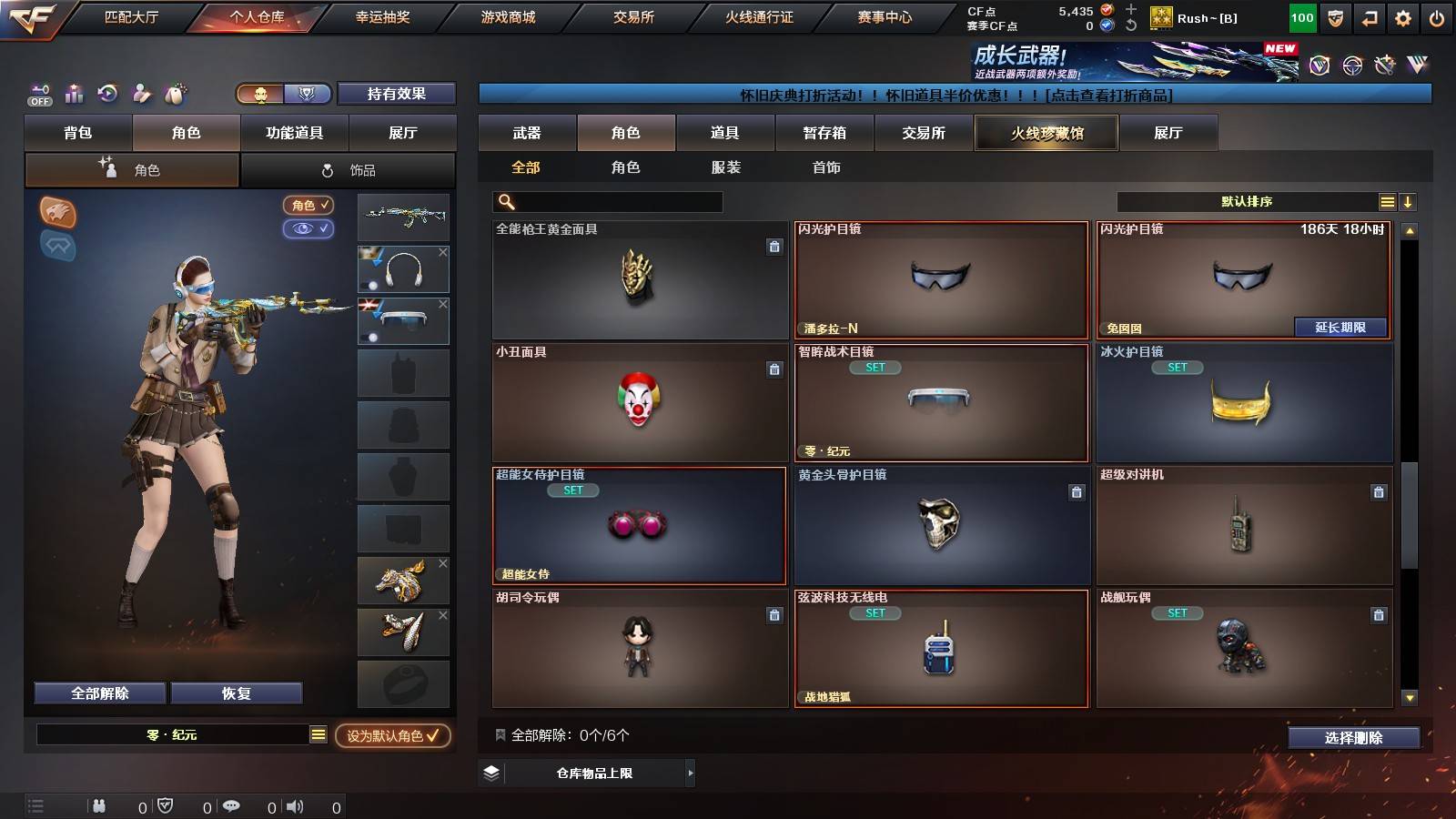Click the 选择删除 button bottom right

pyautogui.click(x=1354, y=738)
